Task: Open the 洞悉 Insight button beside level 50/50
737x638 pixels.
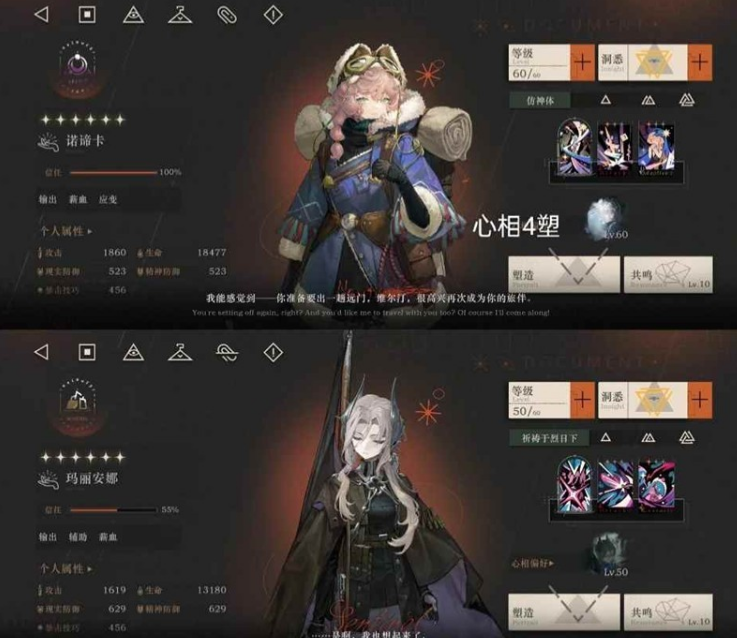Action: [654, 397]
